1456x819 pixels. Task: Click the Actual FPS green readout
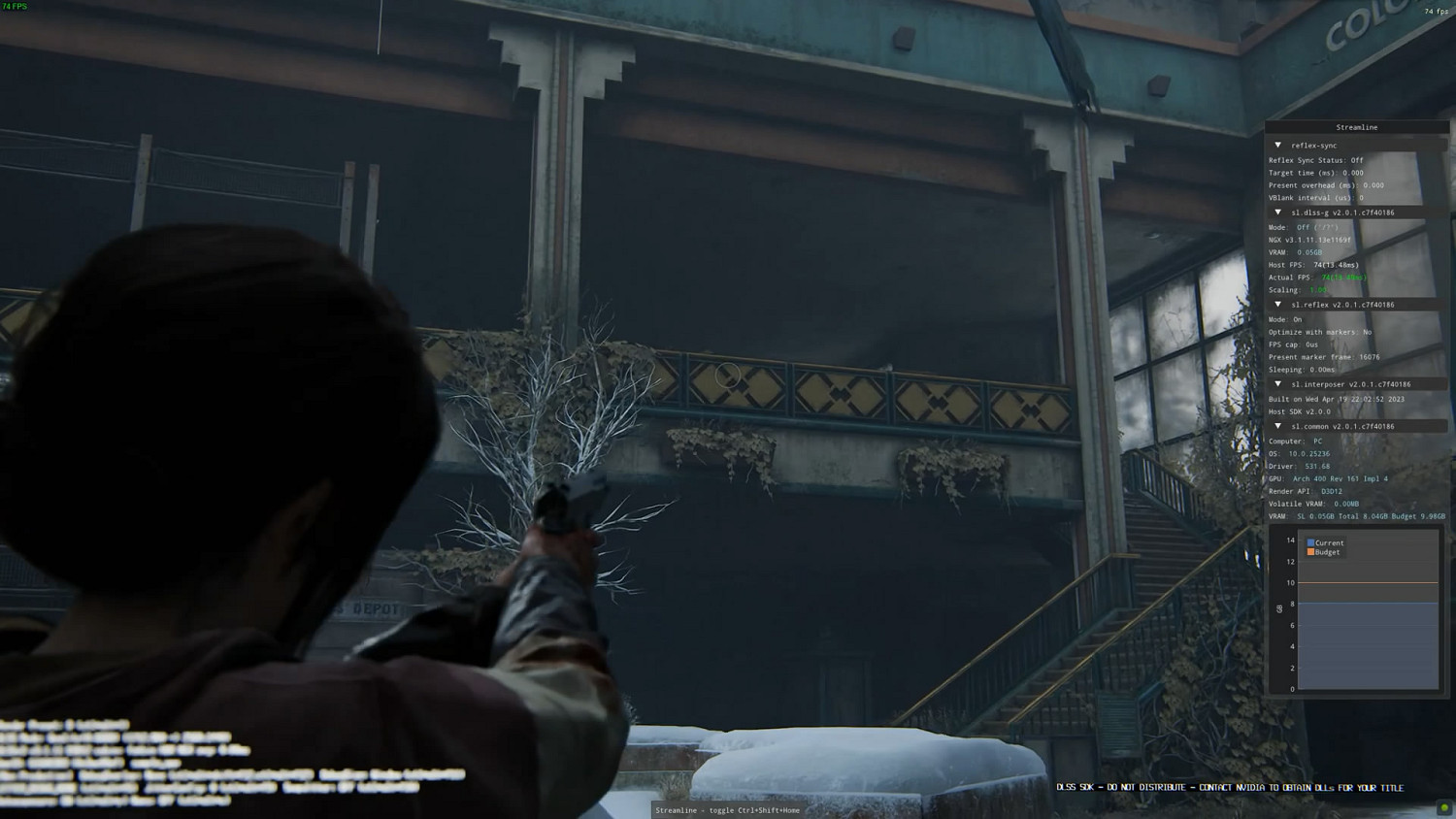1341,278
